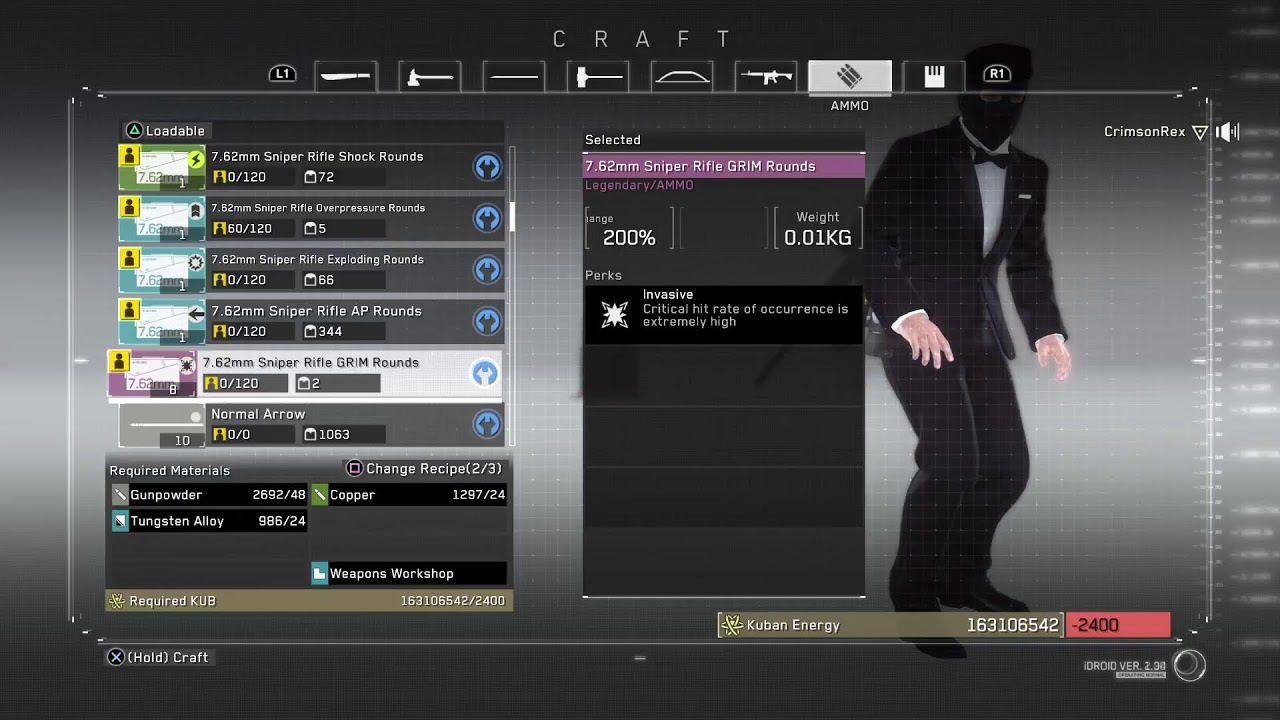Craft the selected GRIM Rounds
This screenshot has height=720, width=1280.
coord(159,657)
